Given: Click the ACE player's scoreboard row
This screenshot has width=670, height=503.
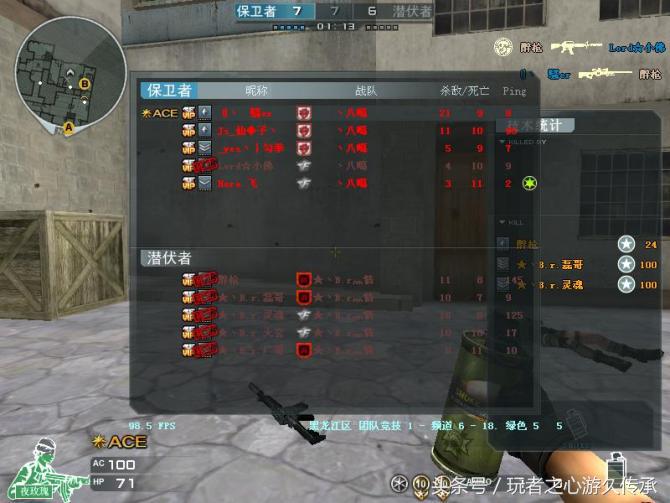Looking at the screenshot, I should click(x=330, y=113).
